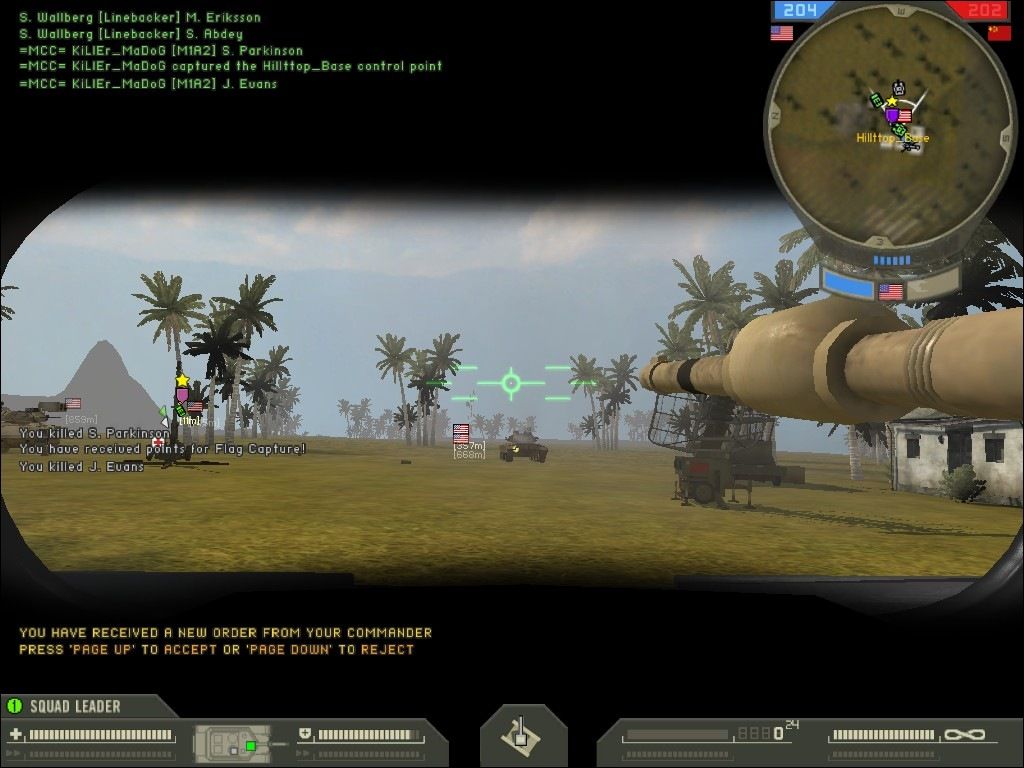Click the center tank cannon weapon icon

pyautogui.click(x=522, y=736)
